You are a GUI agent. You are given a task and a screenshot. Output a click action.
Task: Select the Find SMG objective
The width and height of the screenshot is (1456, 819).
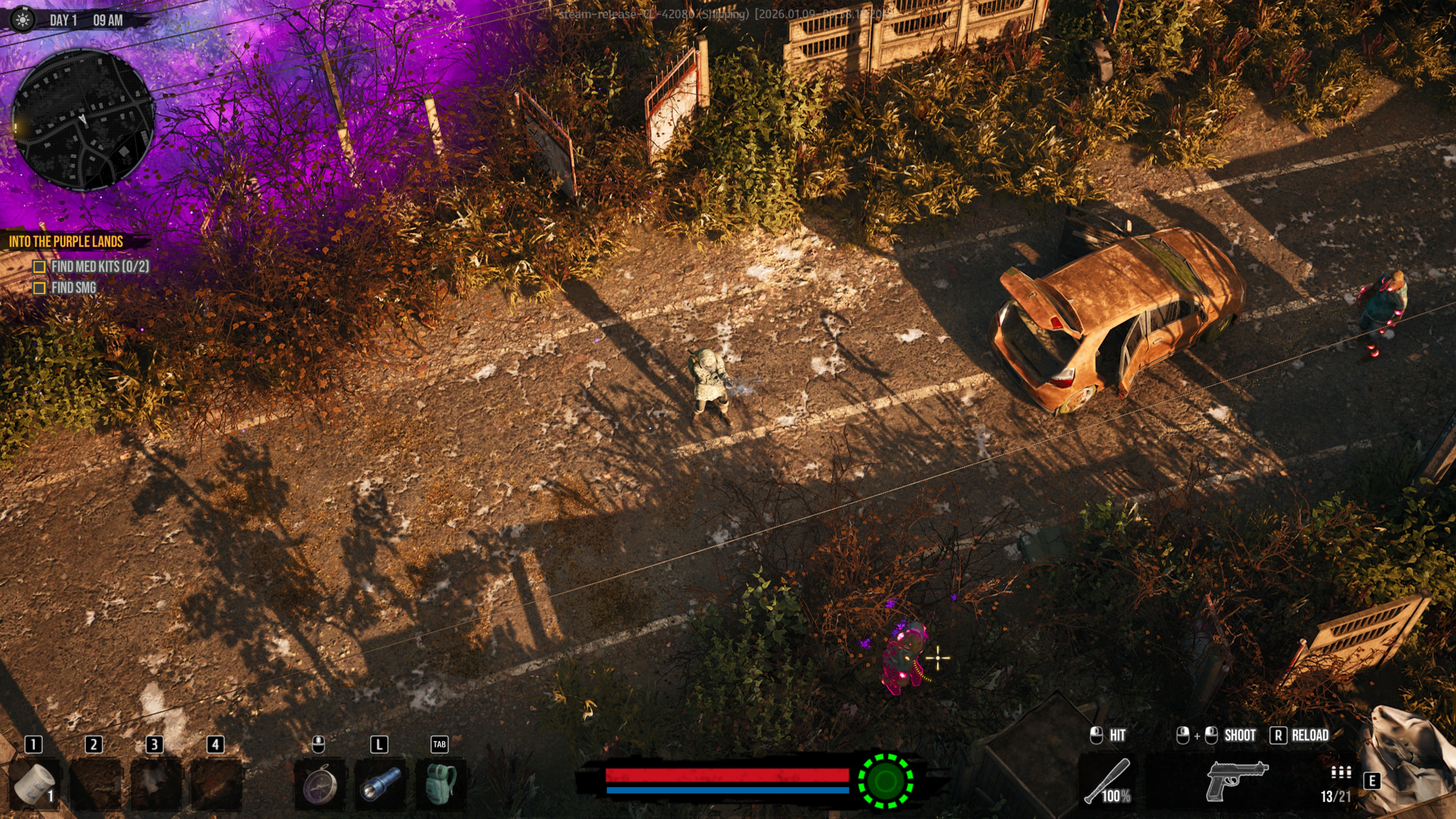(x=73, y=288)
